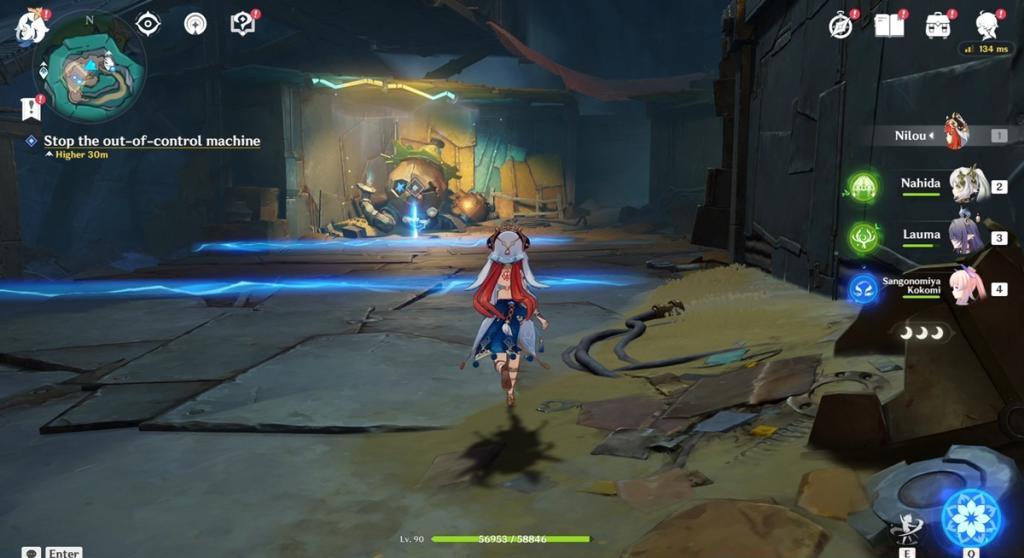Open the character profile silhouette icon

coord(987,26)
